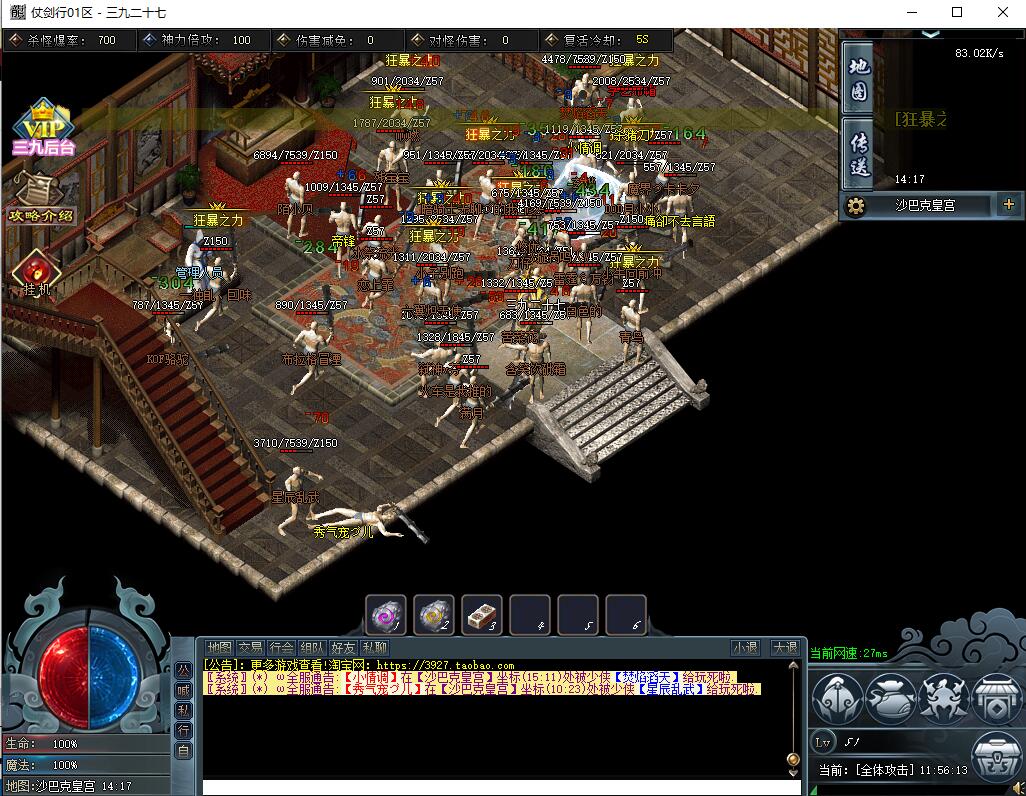Open the bag pouch icon

tap(891, 698)
